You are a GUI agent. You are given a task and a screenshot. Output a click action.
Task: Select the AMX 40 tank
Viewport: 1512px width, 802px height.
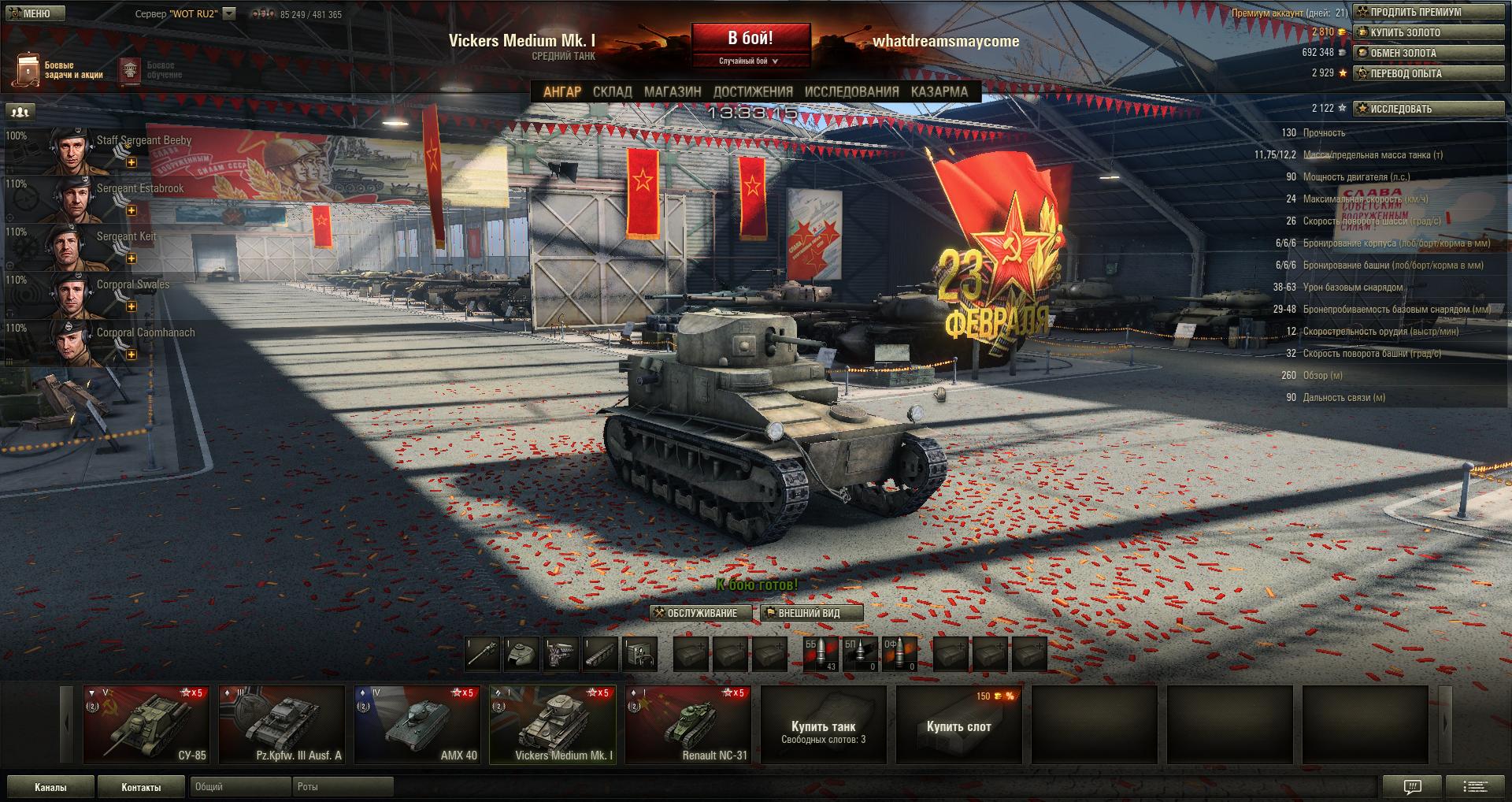pyautogui.click(x=417, y=725)
